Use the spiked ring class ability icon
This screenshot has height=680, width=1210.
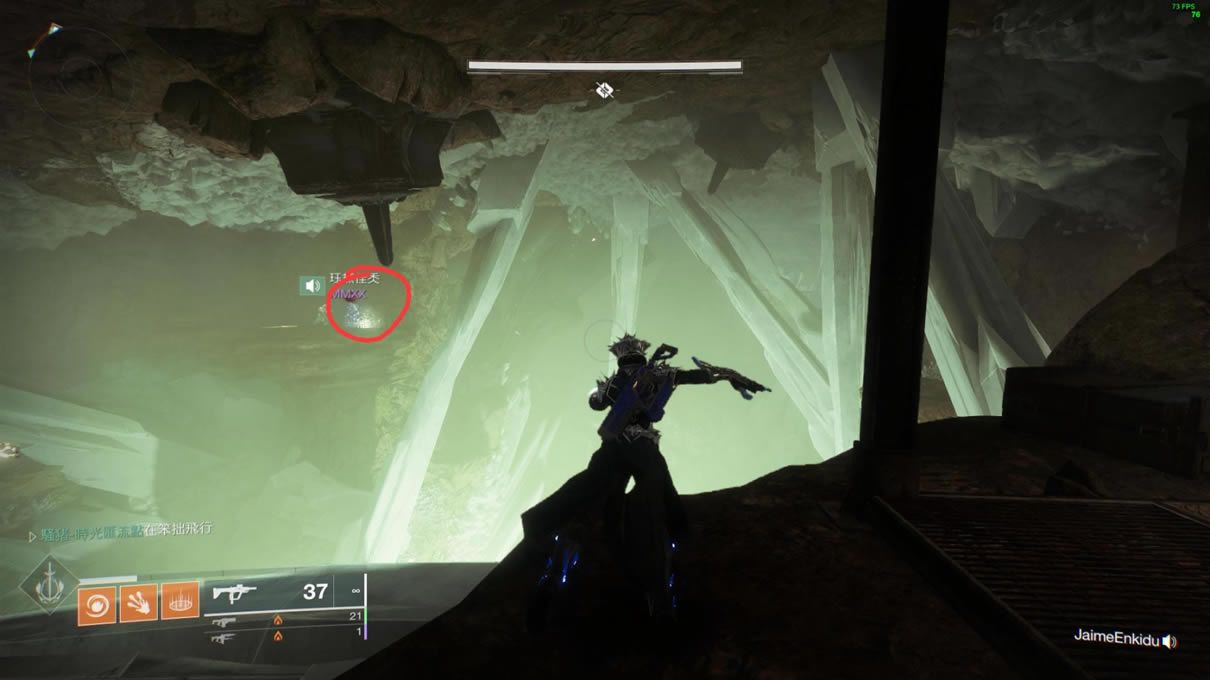pyautogui.click(x=180, y=602)
